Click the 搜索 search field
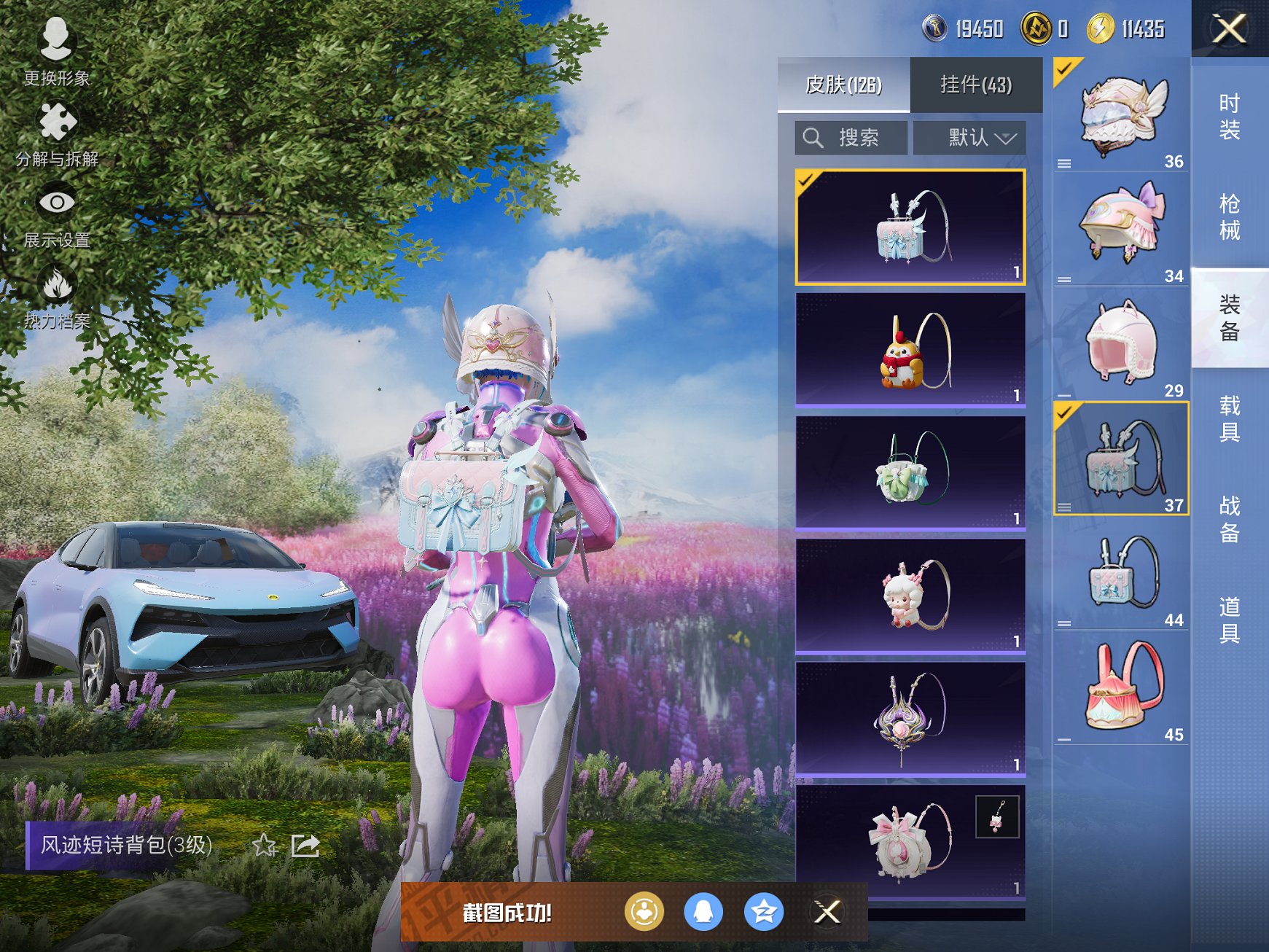Image resolution: width=1269 pixels, height=952 pixels. pyautogui.click(x=851, y=138)
